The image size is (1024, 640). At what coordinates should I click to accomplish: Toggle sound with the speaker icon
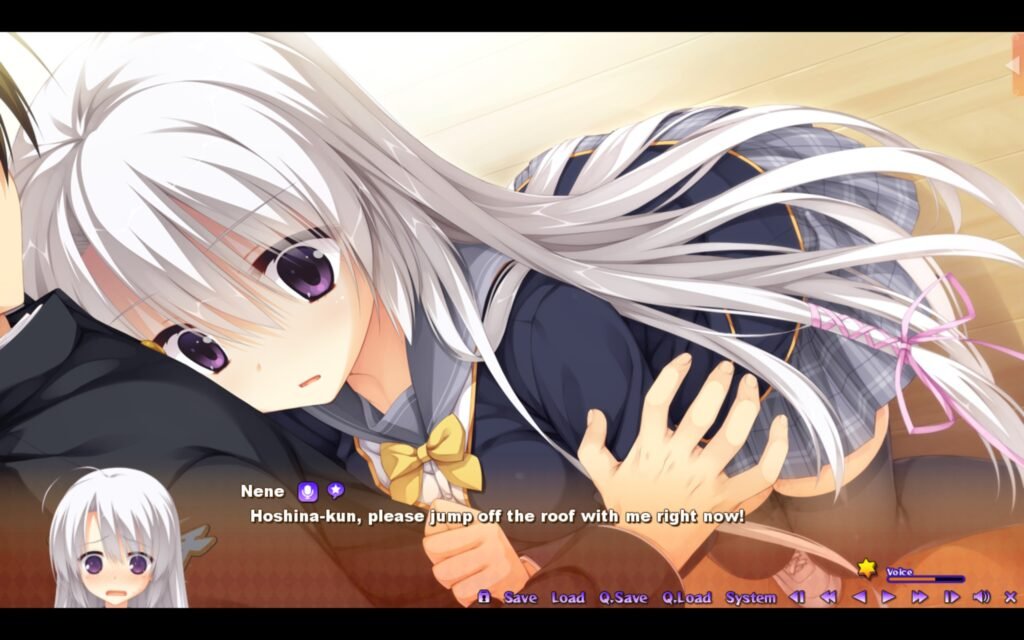(981, 597)
